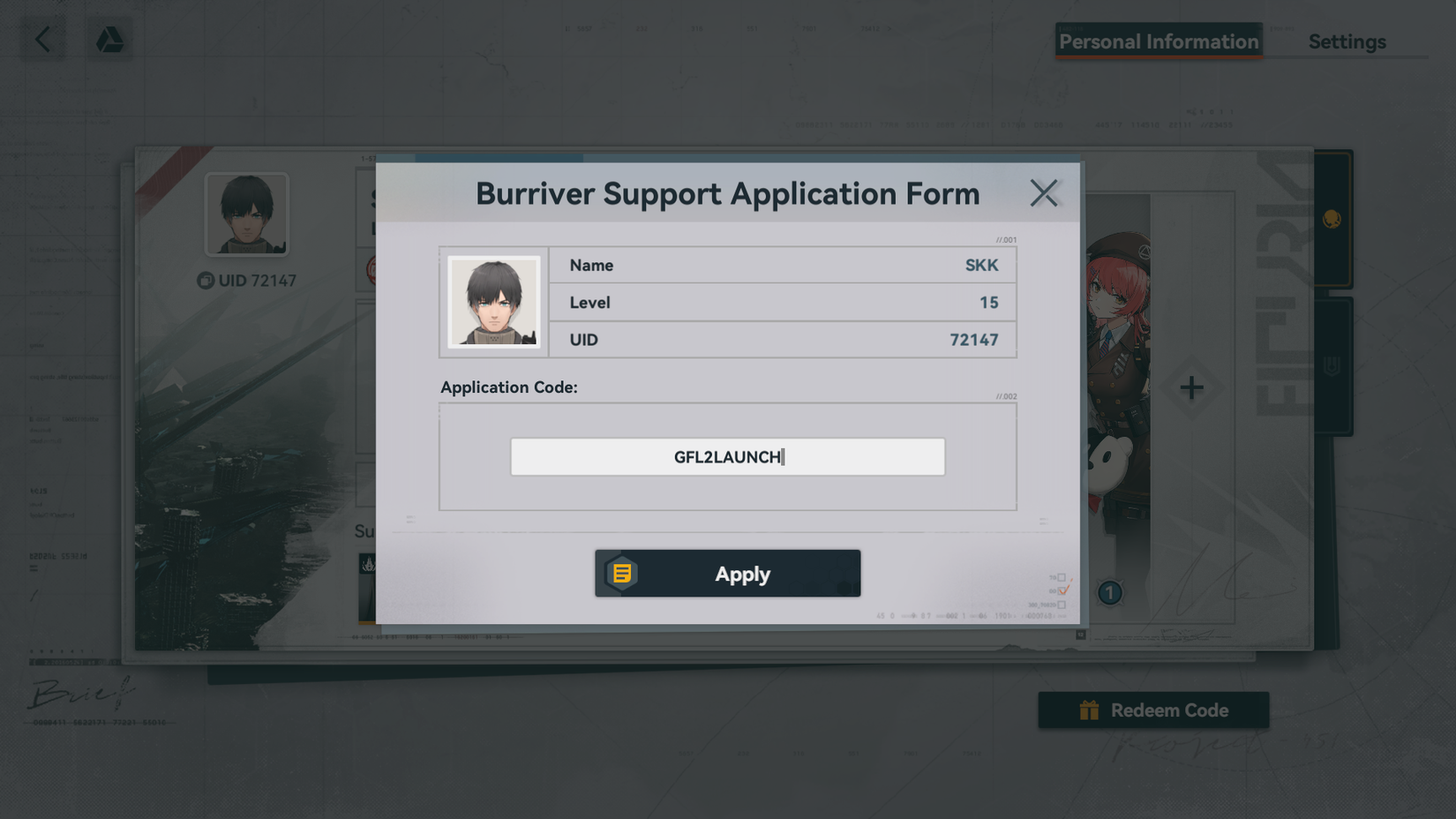Uncheck the ticked 60 checkbox

click(1062, 590)
